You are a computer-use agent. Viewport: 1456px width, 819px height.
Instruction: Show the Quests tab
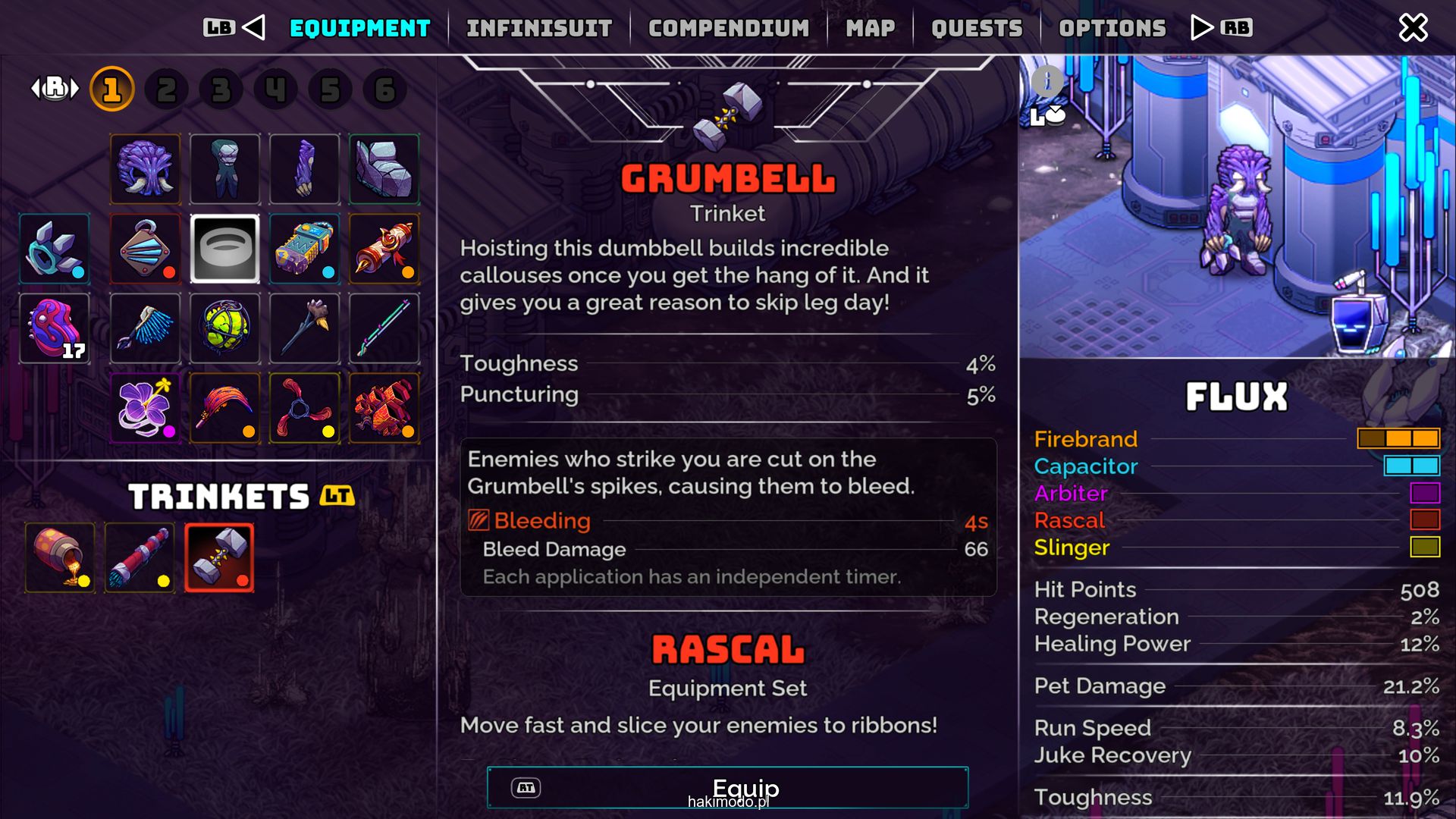point(977,28)
